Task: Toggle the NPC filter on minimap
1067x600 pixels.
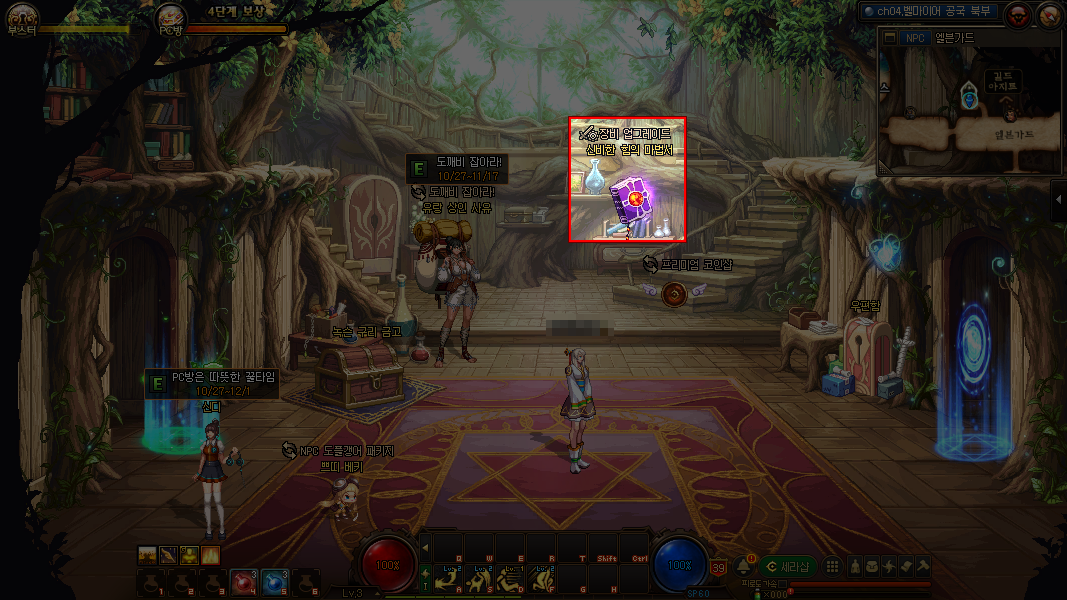Action: click(x=914, y=38)
